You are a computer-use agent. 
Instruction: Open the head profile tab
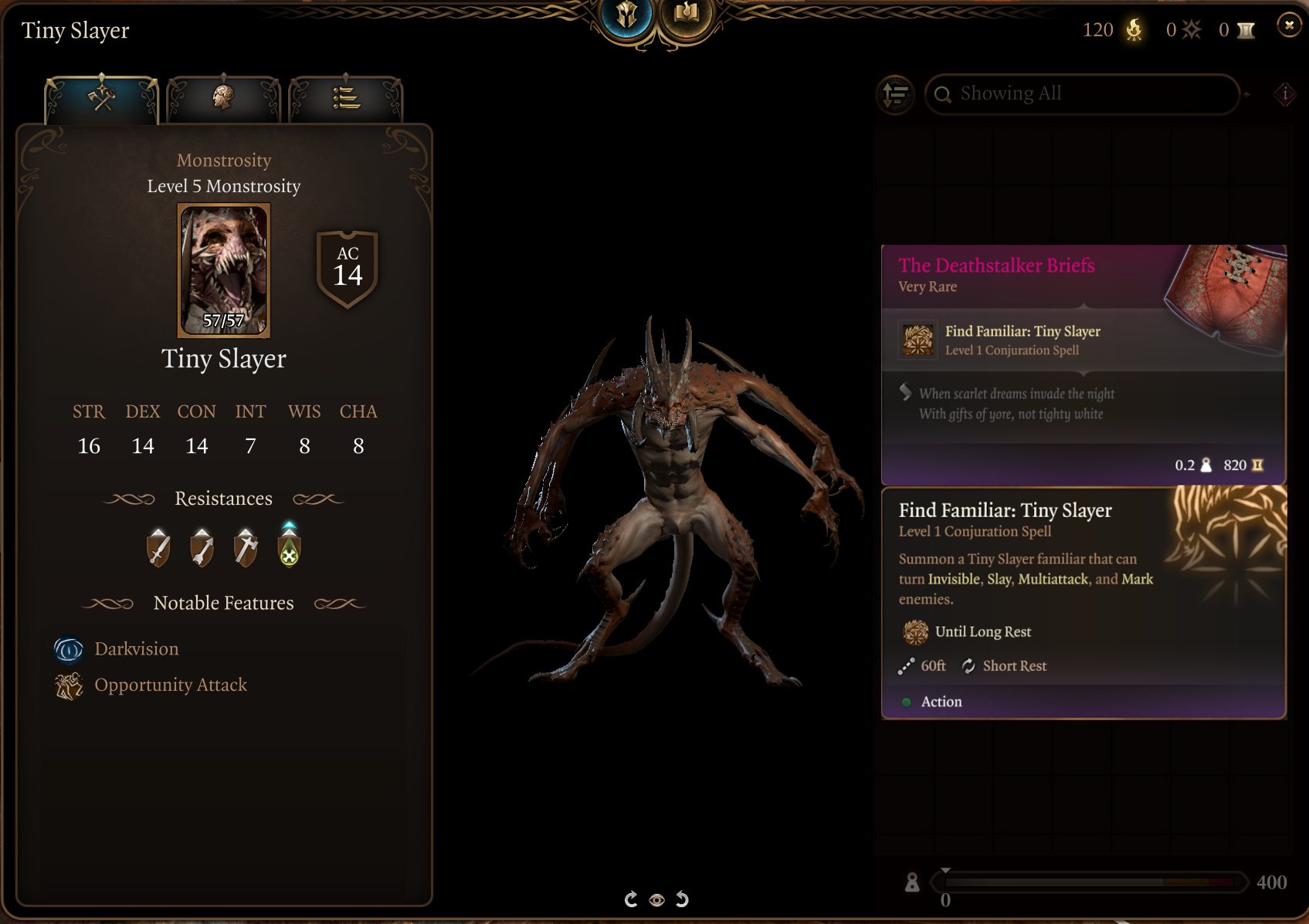tap(223, 99)
